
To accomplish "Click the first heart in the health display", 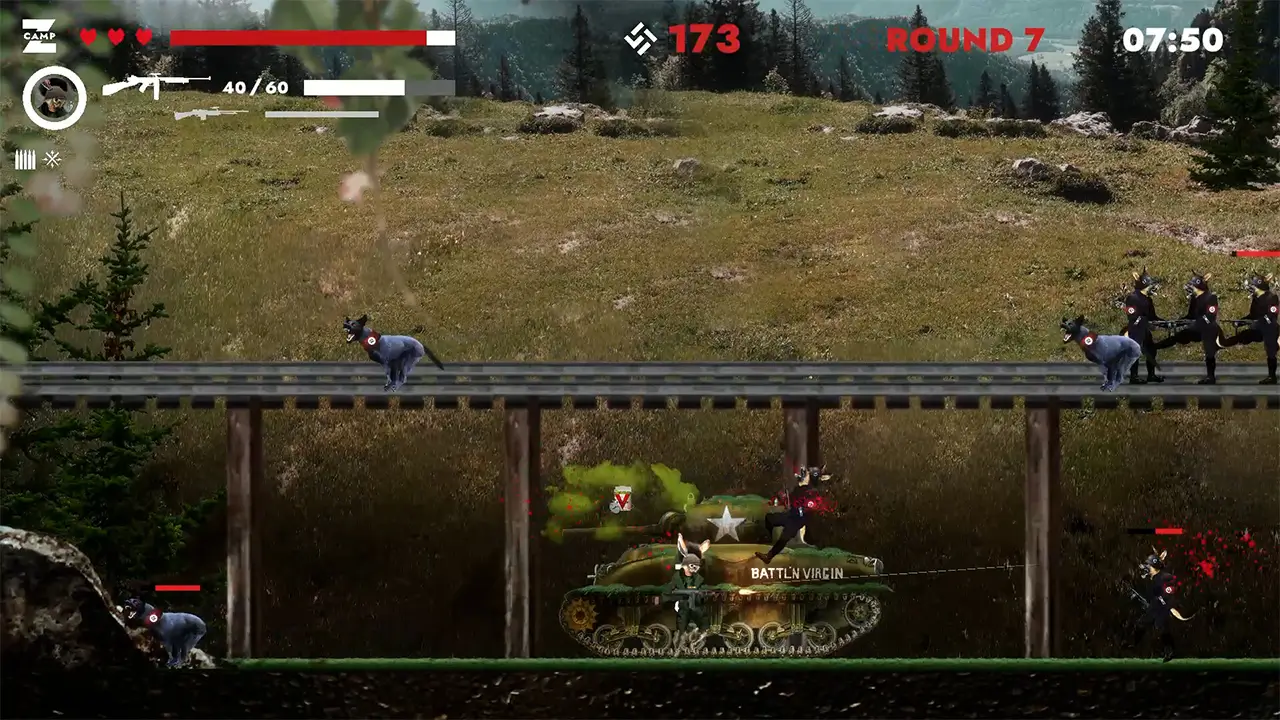I will point(89,36).
